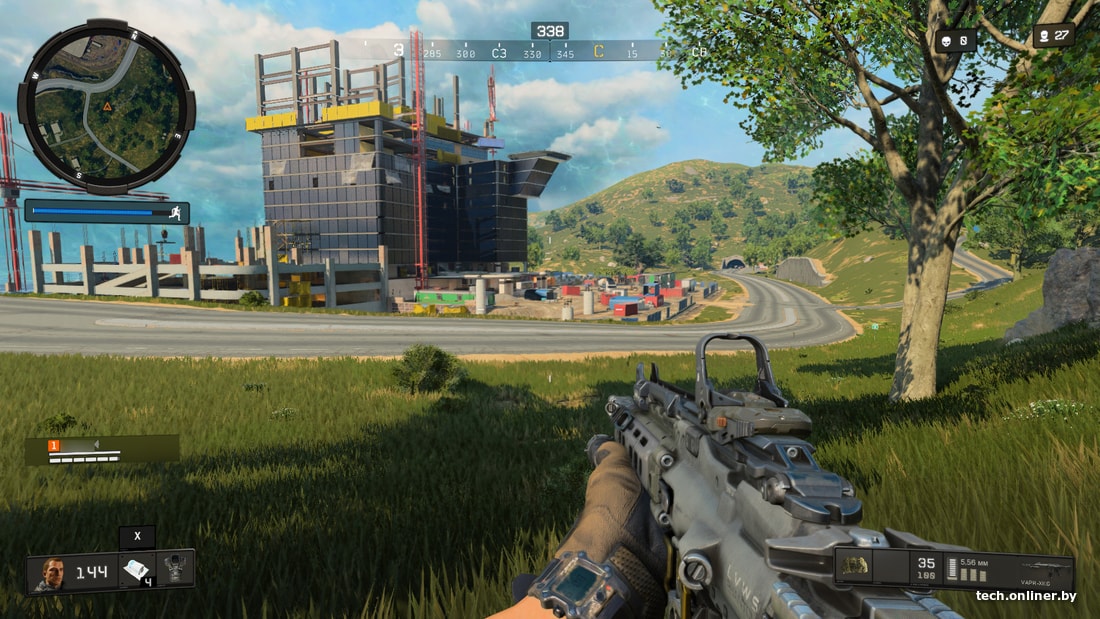Click the orange number 1 slot indicator
The image size is (1100, 619).
pos(54,444)
